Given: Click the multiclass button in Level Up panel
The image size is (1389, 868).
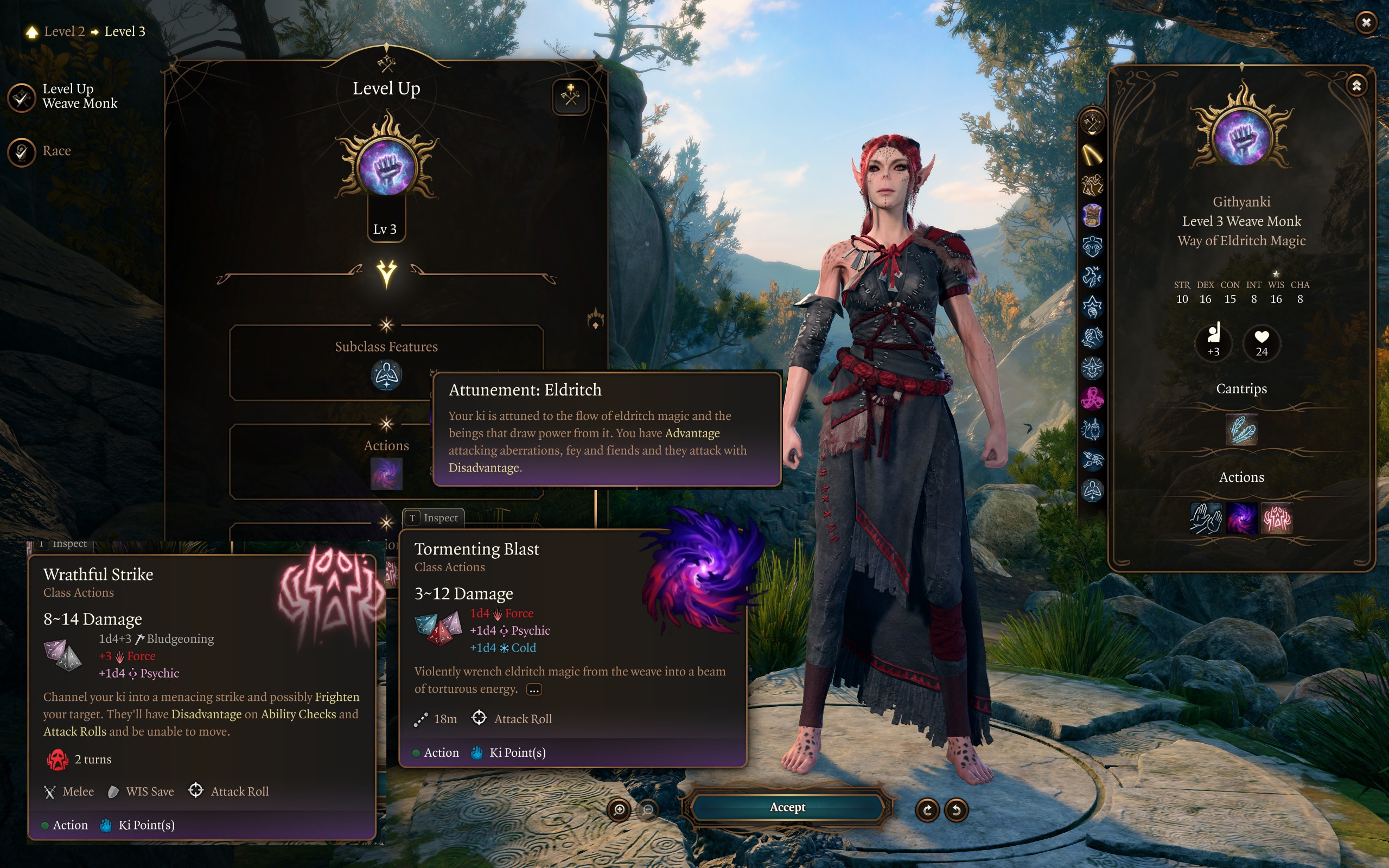Looking at the screenshot, I should [x=570, y=97].
